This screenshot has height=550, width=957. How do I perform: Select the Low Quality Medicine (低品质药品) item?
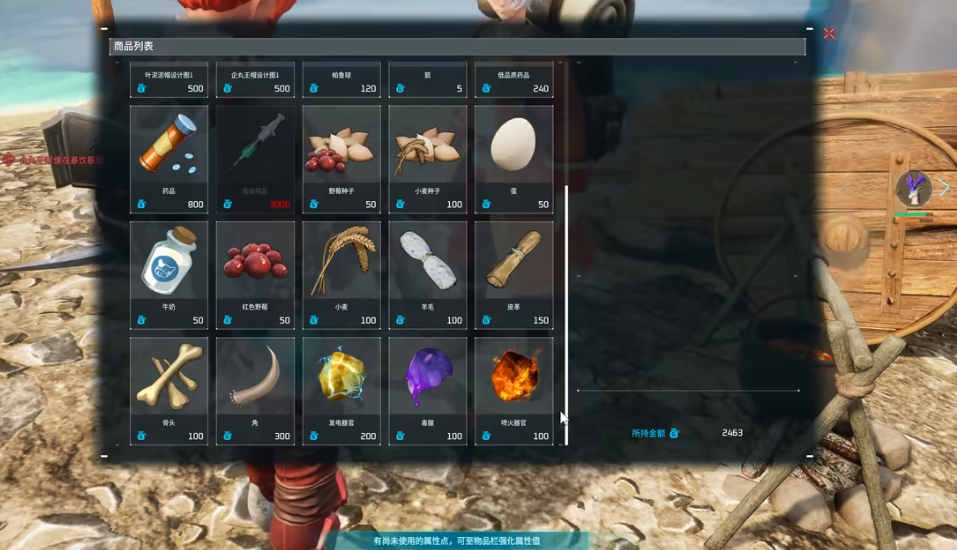pyautogui.click(x=513, y=80)
